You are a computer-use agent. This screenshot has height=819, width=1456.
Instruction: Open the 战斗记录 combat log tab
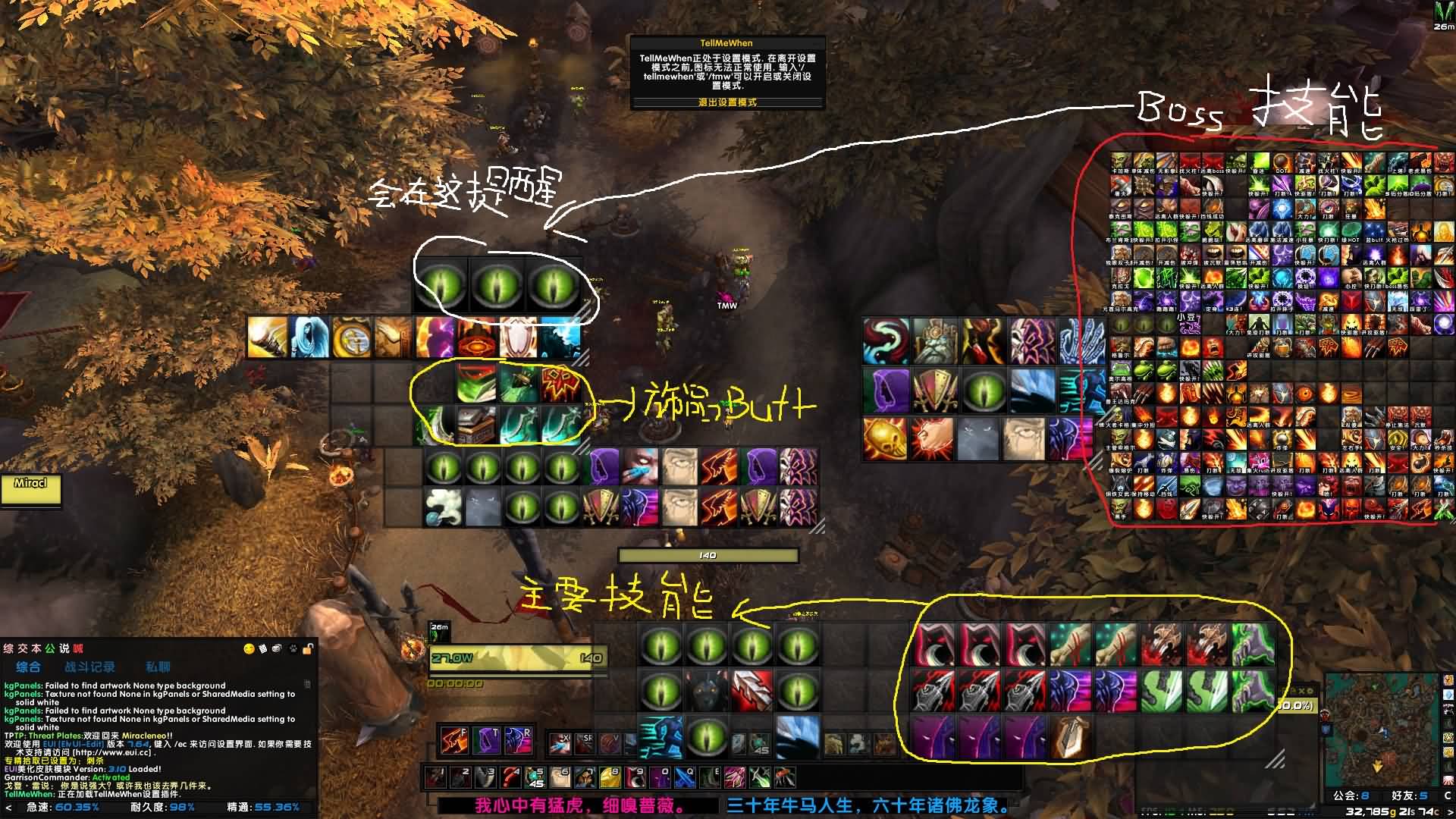point(89,667)
